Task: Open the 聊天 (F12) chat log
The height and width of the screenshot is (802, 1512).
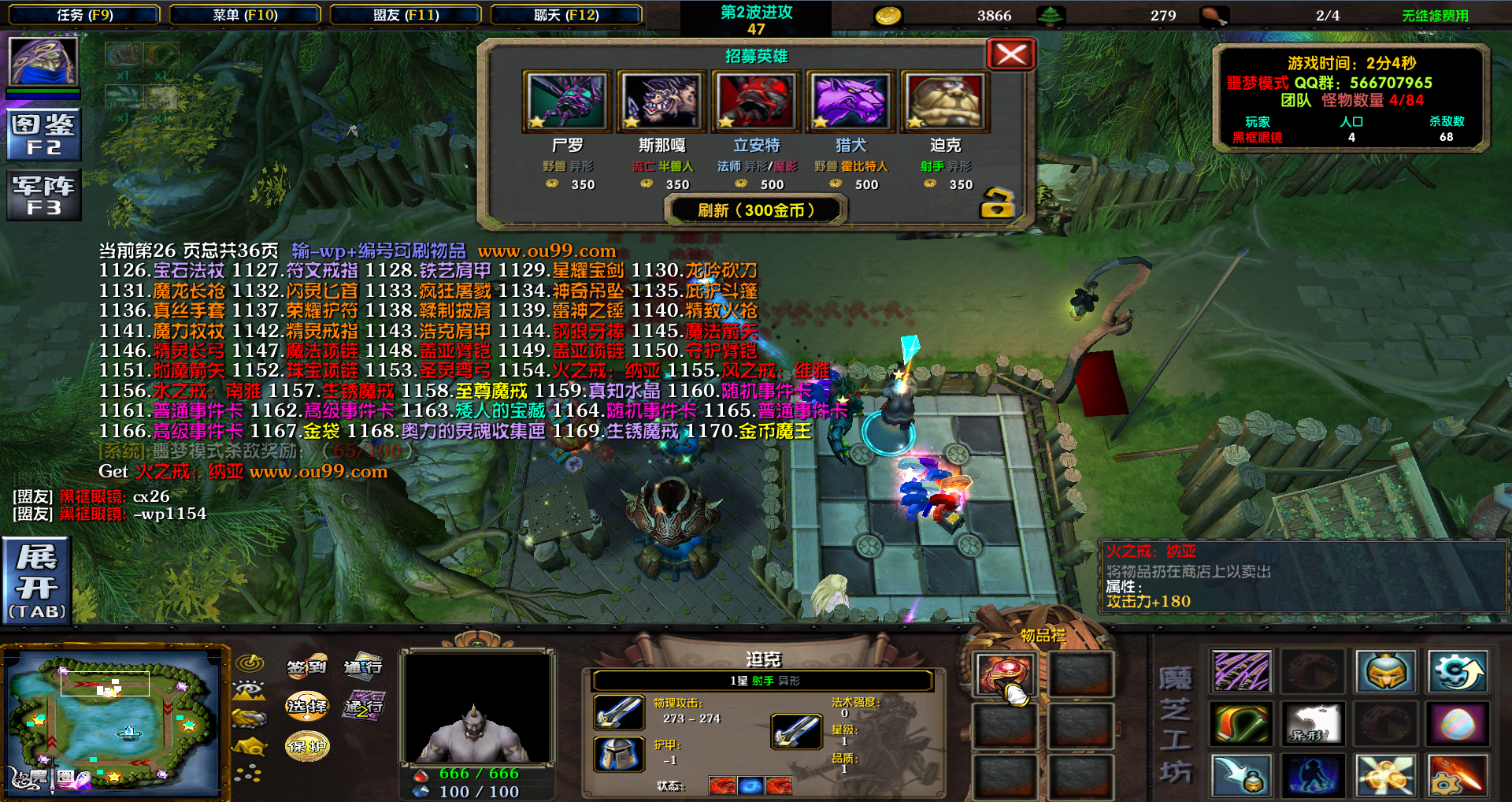Action: [x=566, y=15]
